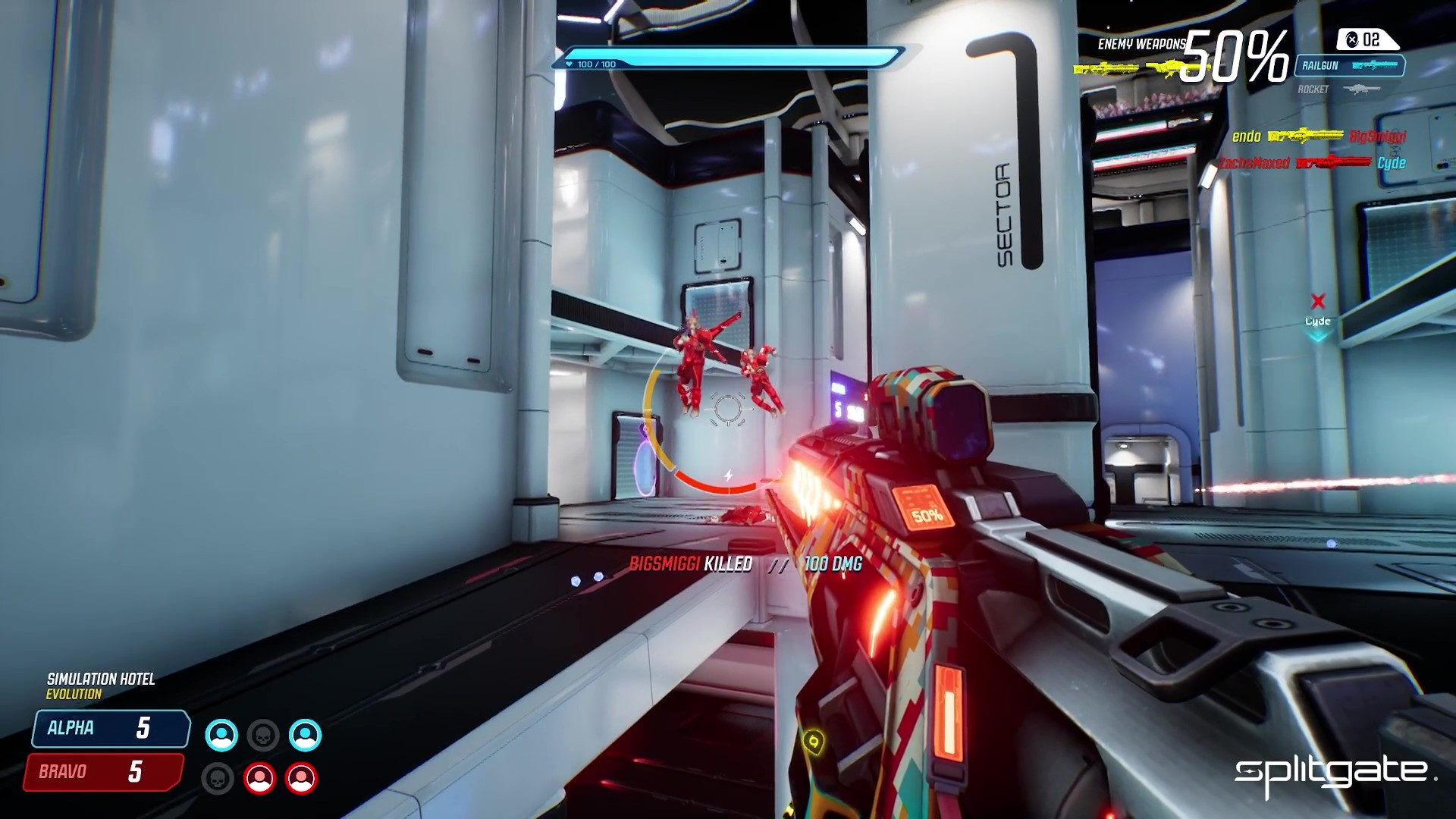Select the first cyan Alpha player avatar

coord(220,733)
